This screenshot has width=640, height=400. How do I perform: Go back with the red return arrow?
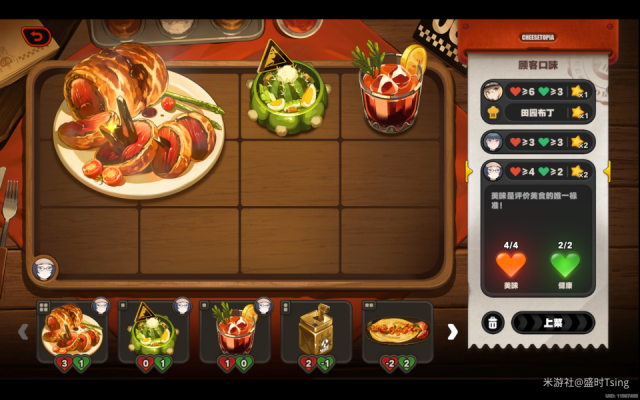37,37
